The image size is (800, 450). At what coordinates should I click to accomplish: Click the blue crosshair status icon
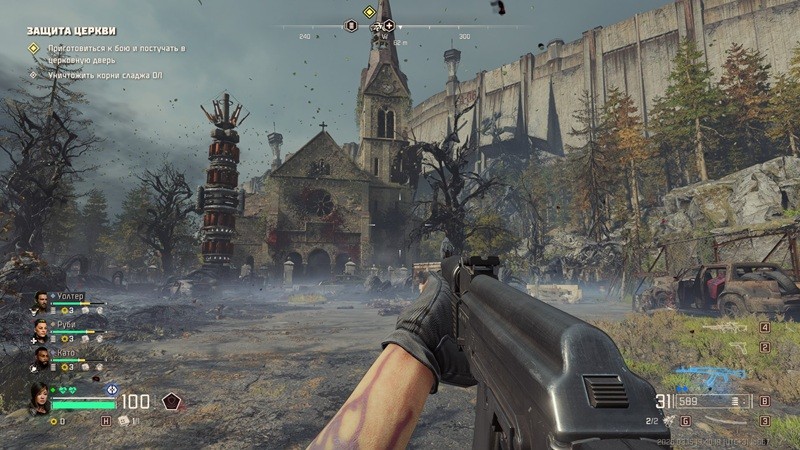112,389
